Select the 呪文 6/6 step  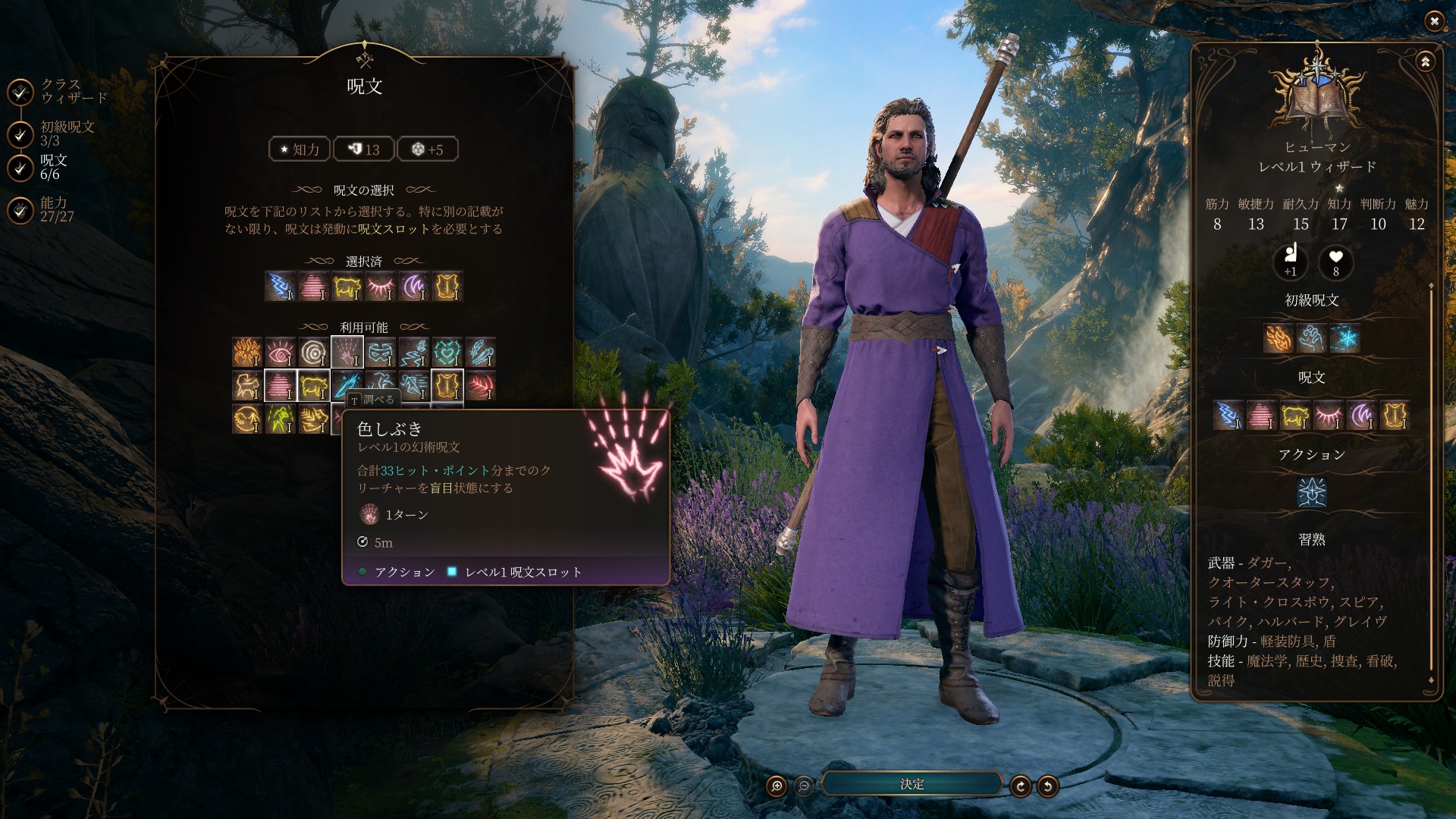point(20,168)
